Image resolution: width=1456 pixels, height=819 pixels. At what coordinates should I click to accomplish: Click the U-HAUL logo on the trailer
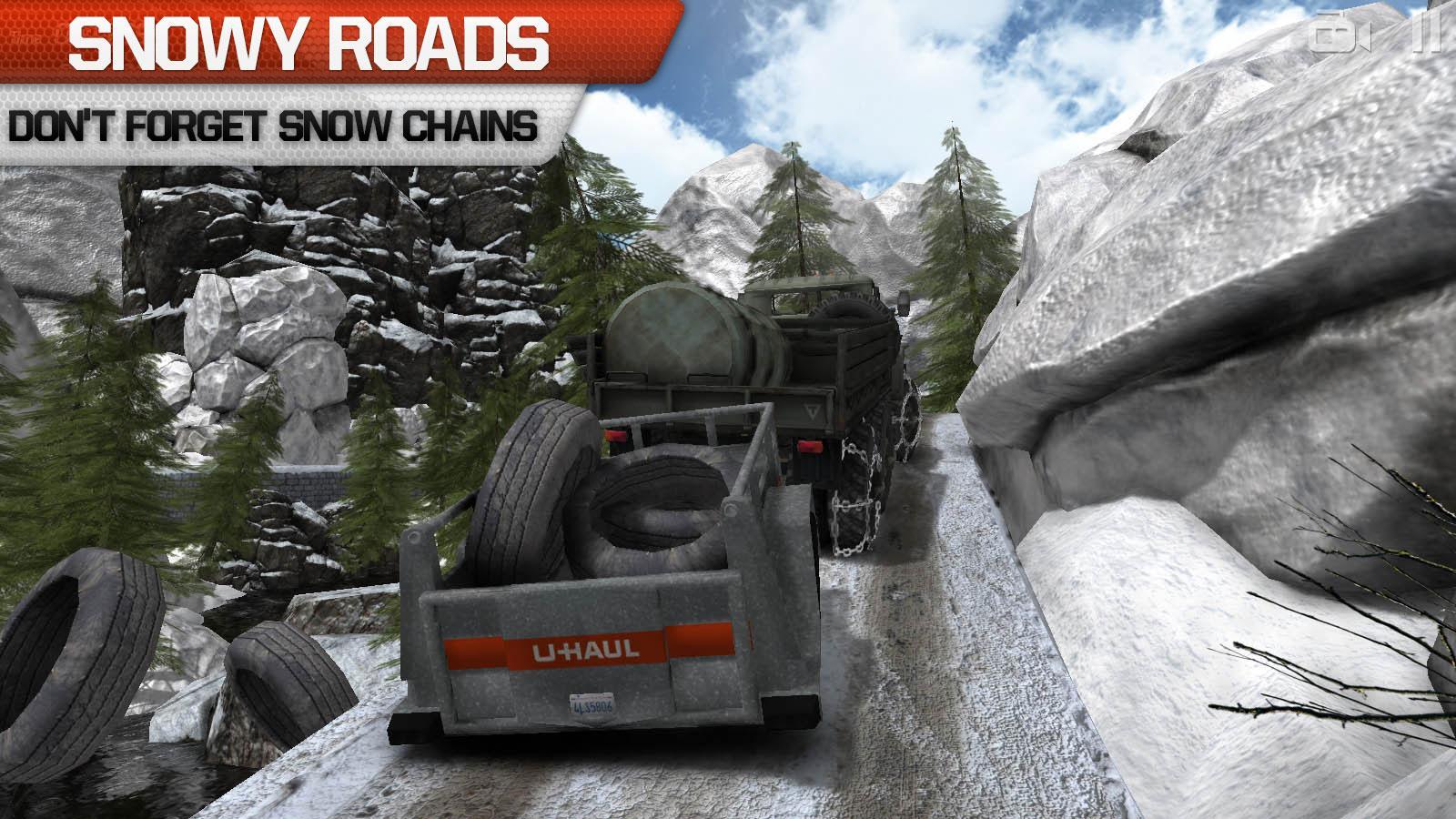tap(586, 650)
